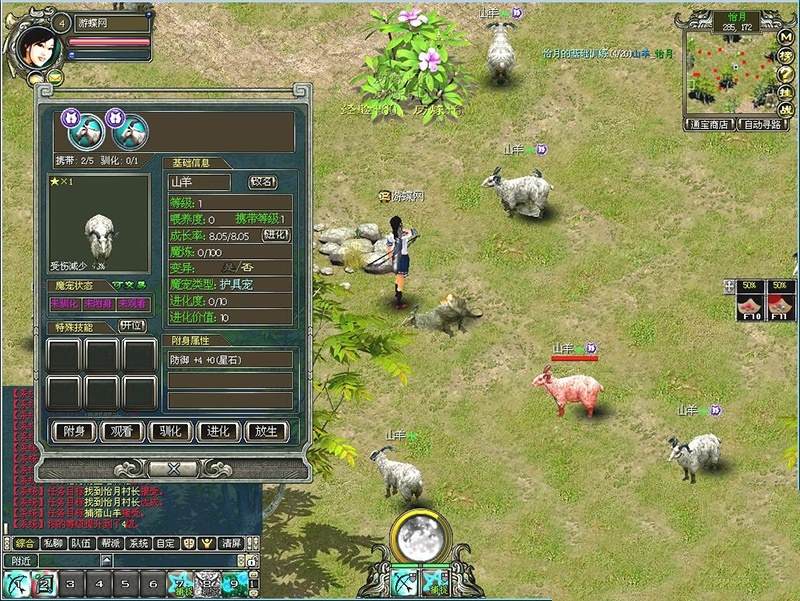
Task: Use the F10 potion quick slot
Action: 749,302
